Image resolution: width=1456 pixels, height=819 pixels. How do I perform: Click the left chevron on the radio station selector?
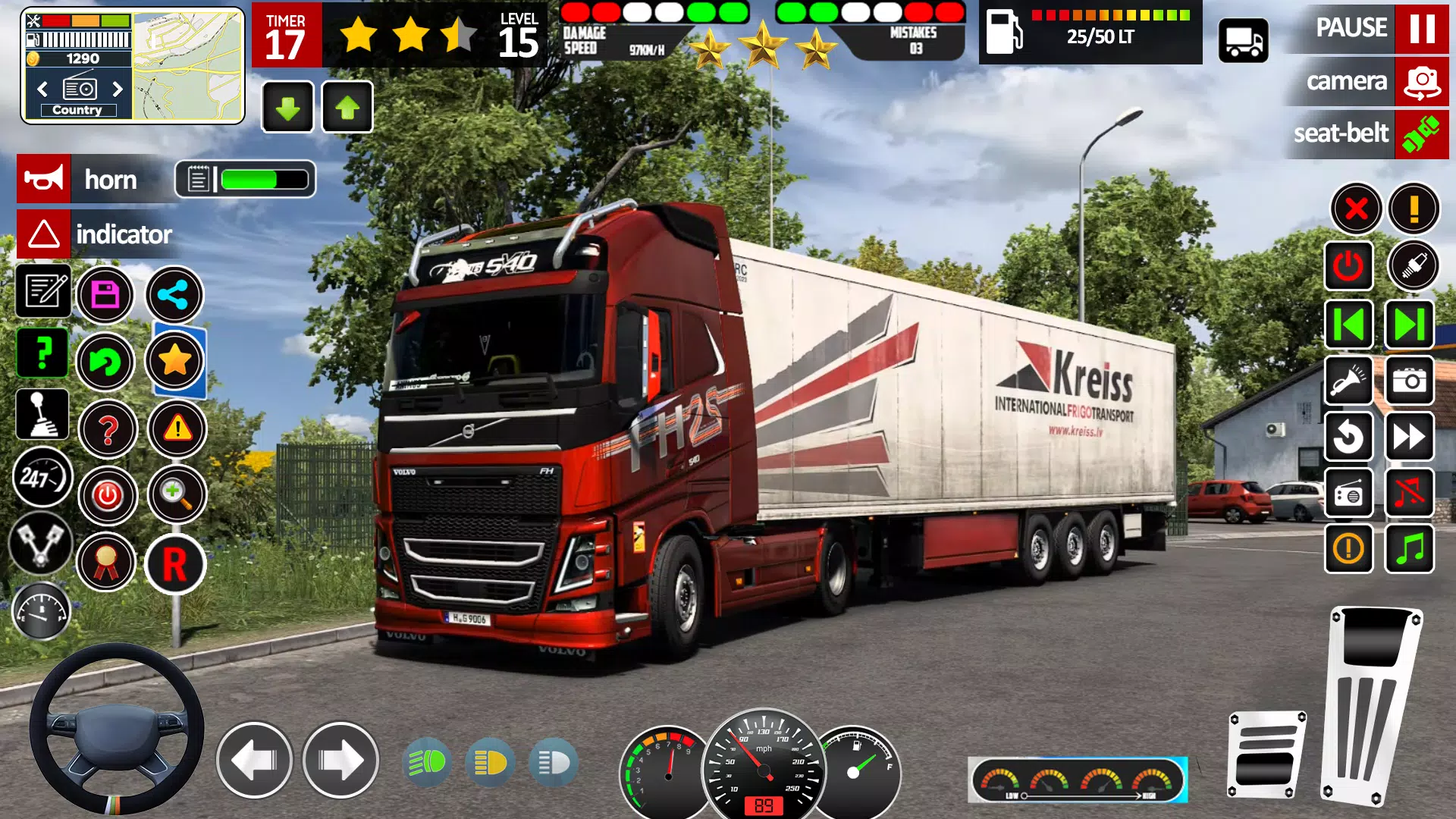click(41, 89)
